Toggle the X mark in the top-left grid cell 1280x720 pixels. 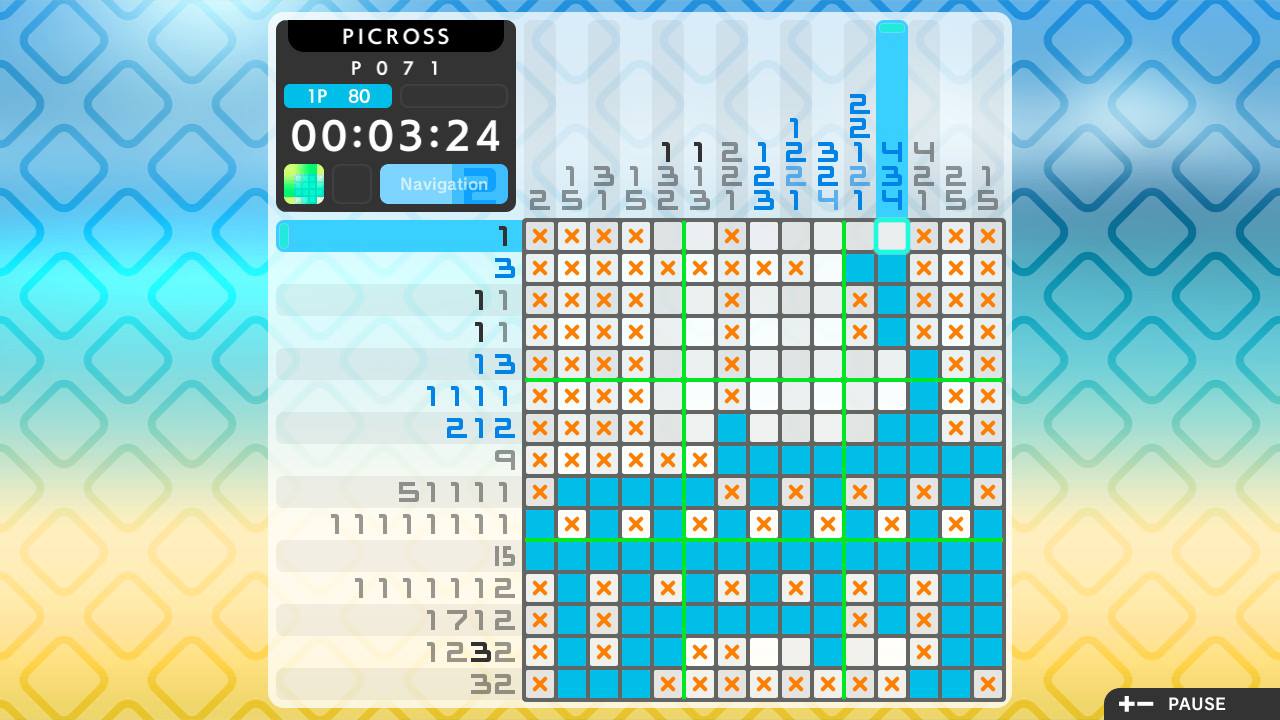pyautogui.click(x=539, y=236)
